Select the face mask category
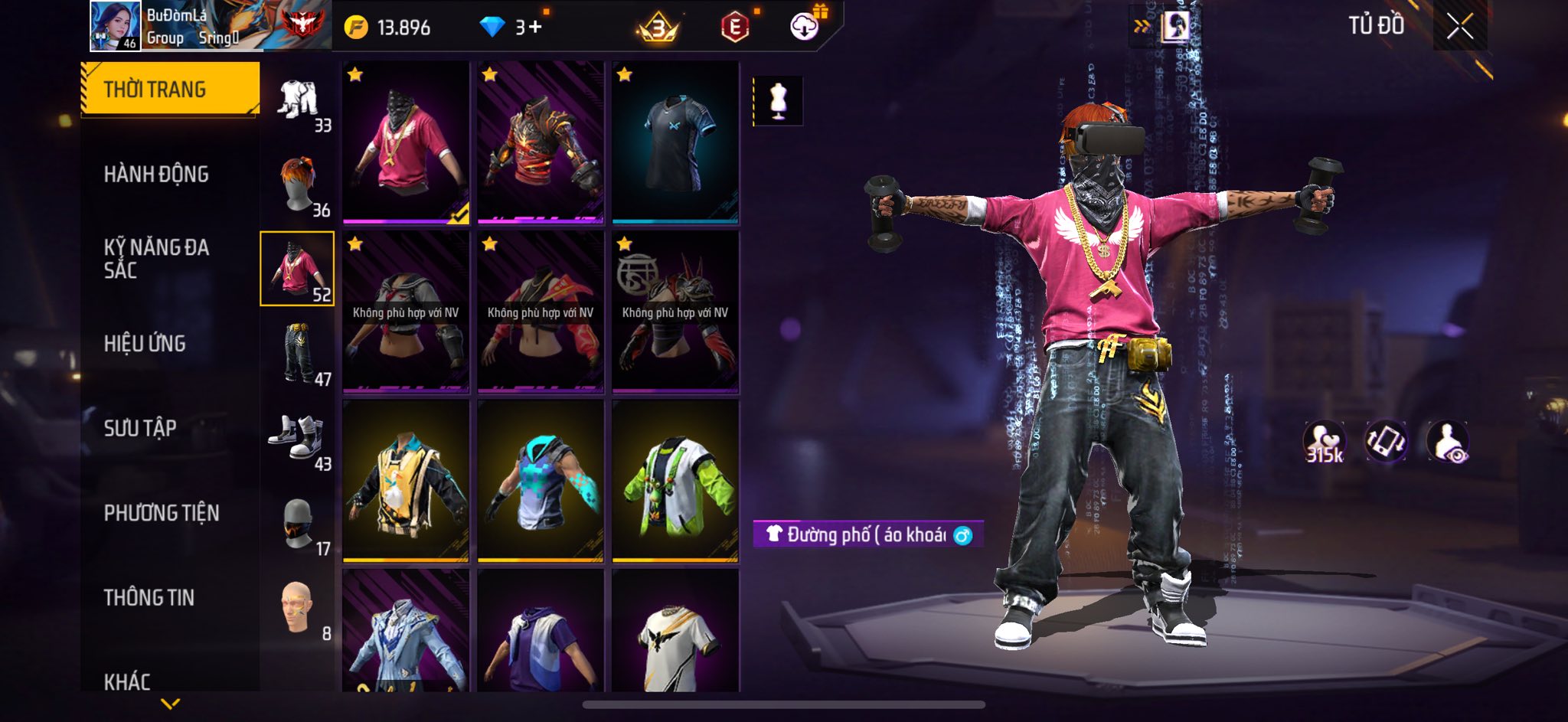This screenshot has height=722, width=1568. tap(298, 523)
